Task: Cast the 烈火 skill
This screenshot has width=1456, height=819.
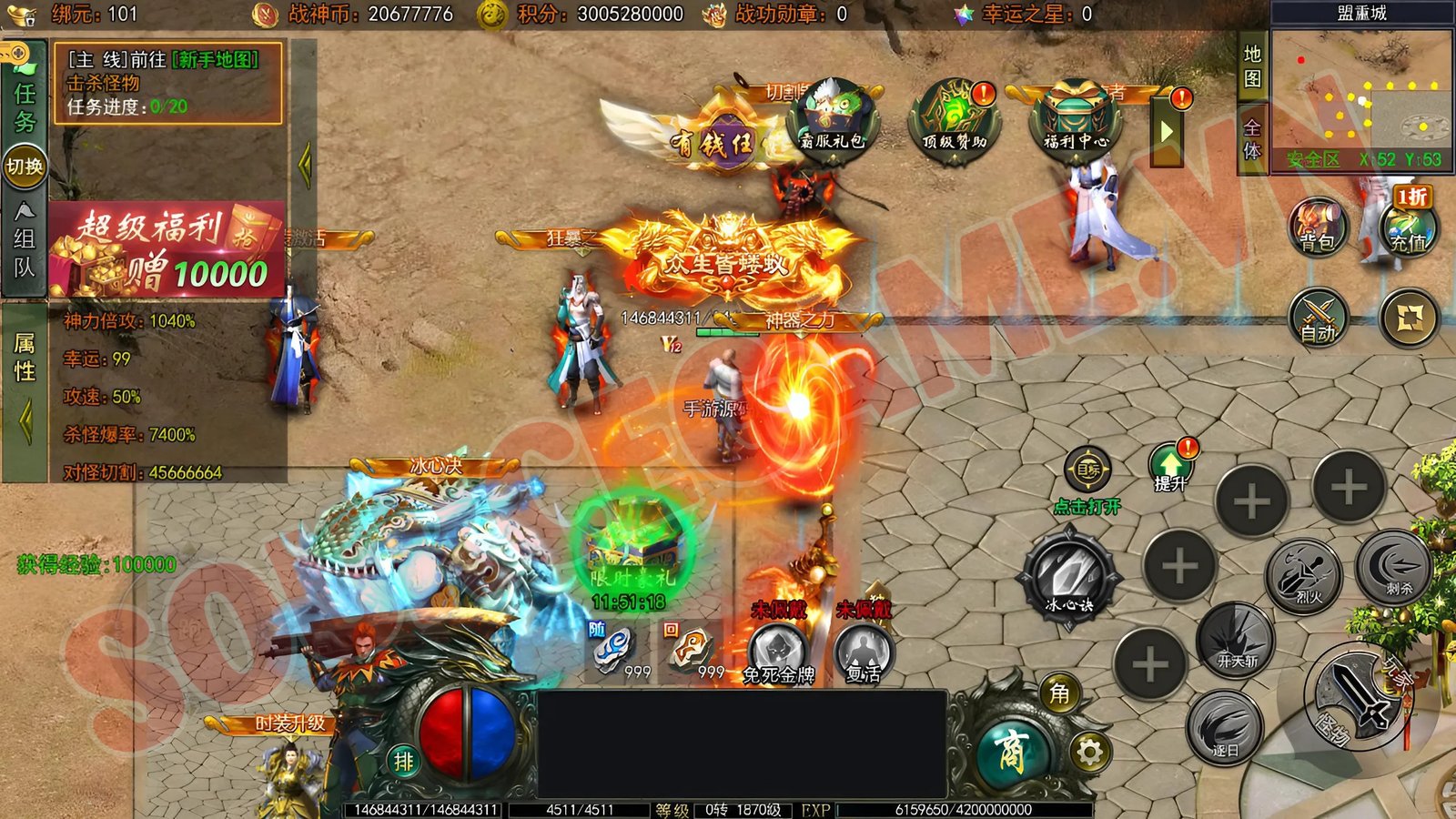Action: pyautogui.click(x=1305, y=575)
